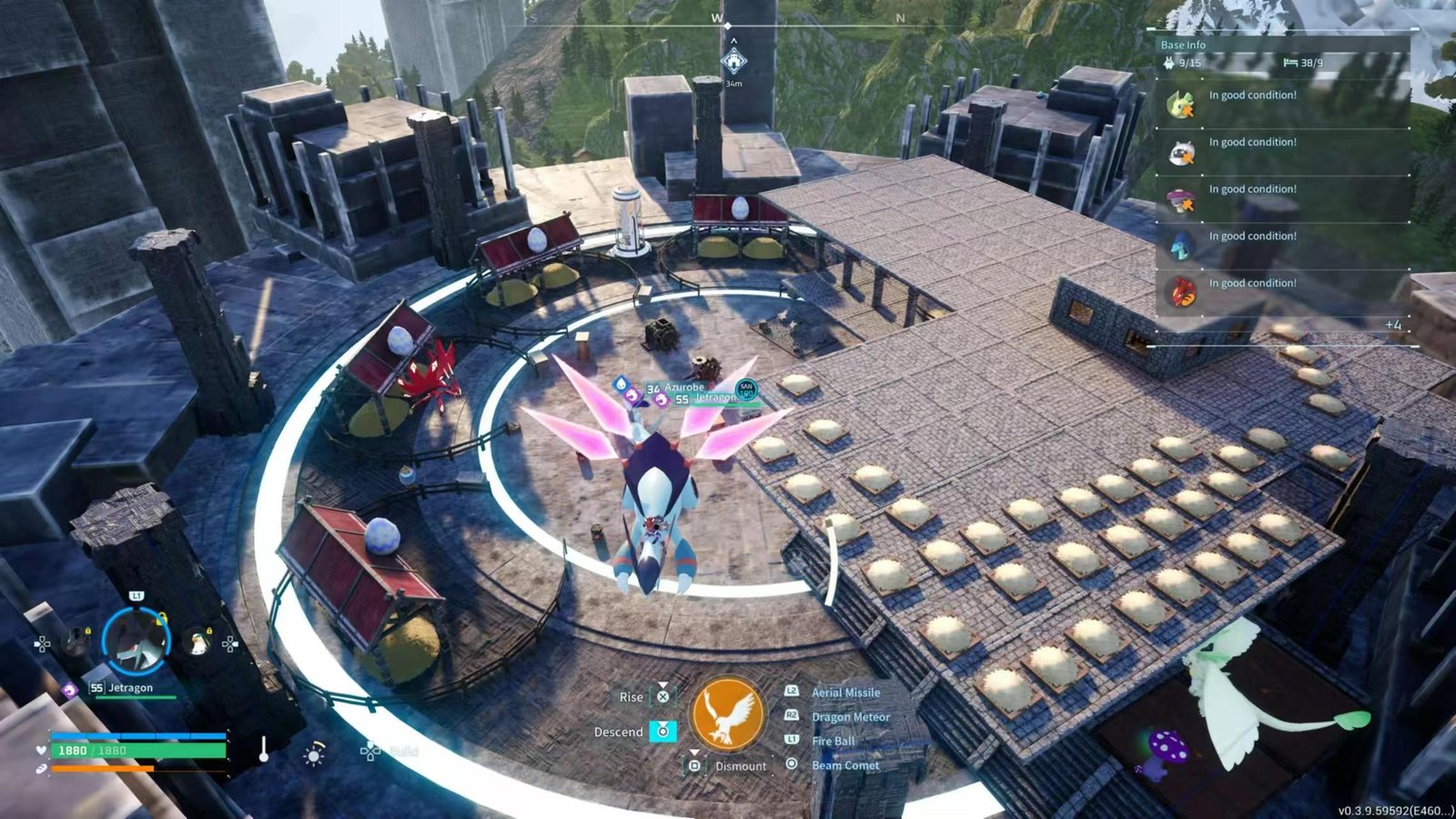Select the active Jetragon portrait
This screenshot has width=1456, height=819.
[136, 639]
